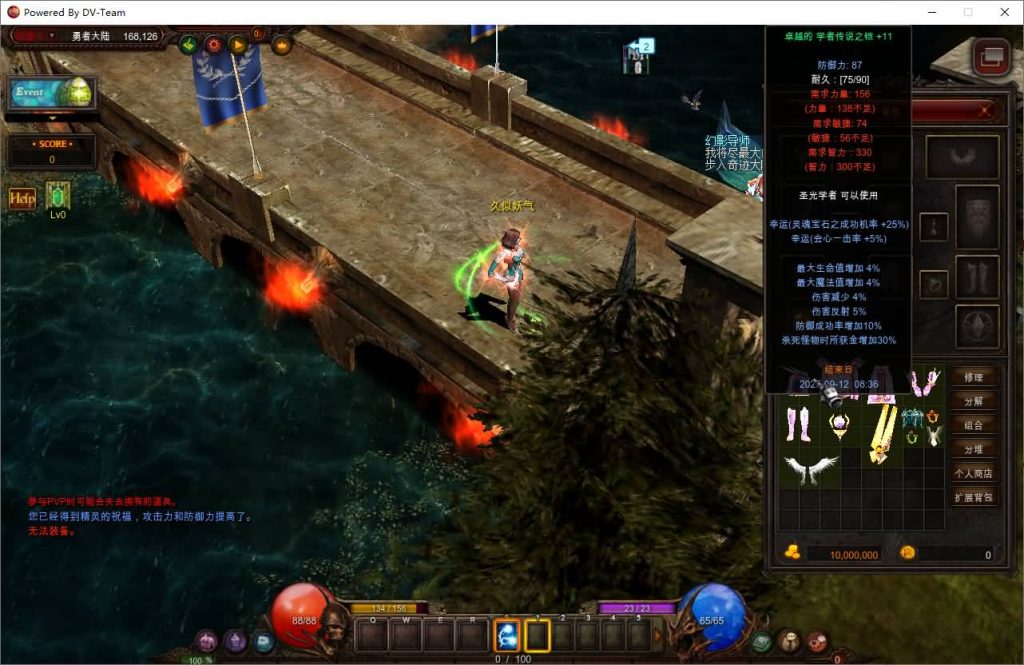Click the red gear icon in top bar

(213, 44)
